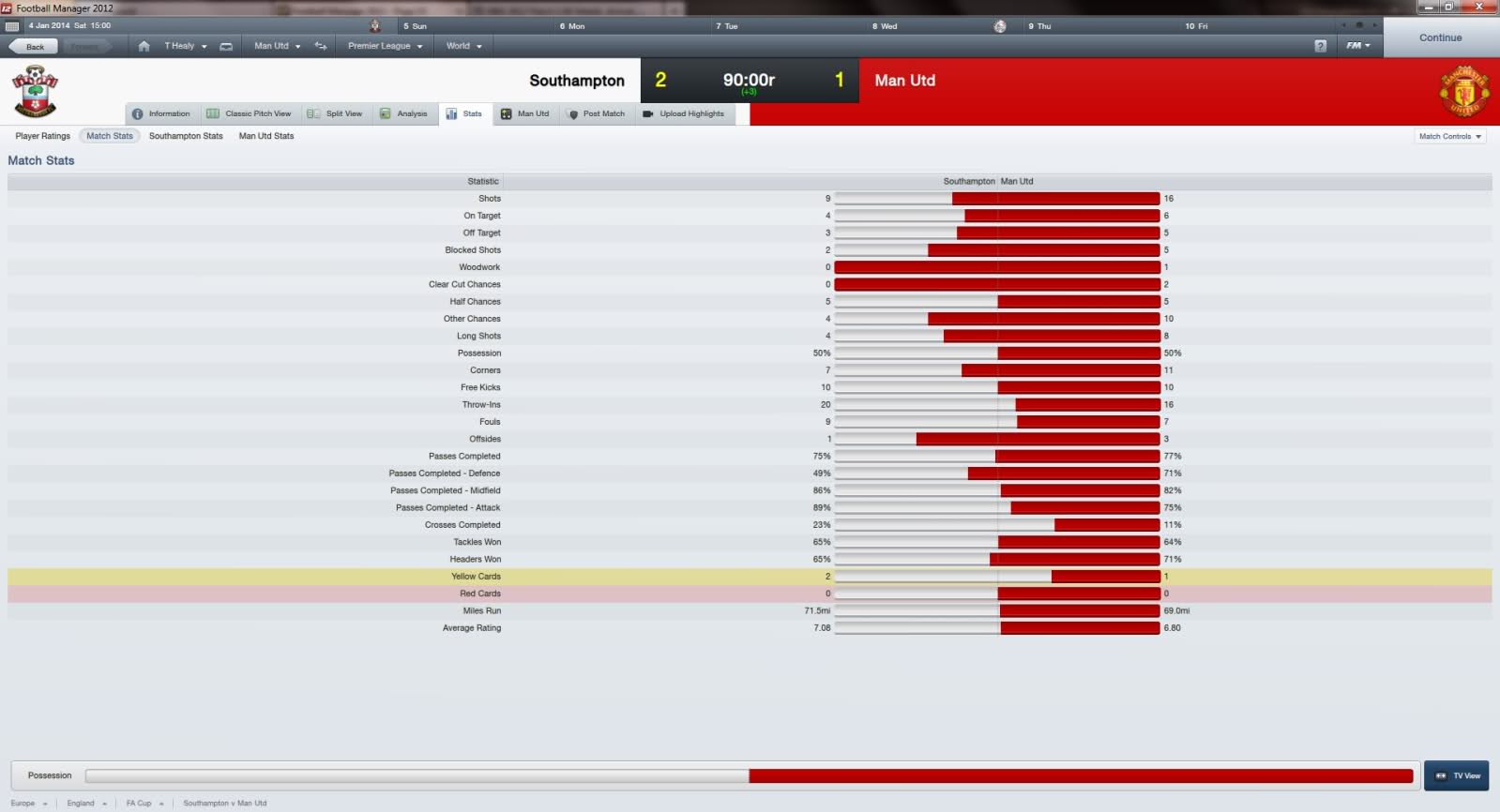Screen dimensions: 1500x812
Task: Open the Match Controls dropdown
Action: tap(1449, 137)
